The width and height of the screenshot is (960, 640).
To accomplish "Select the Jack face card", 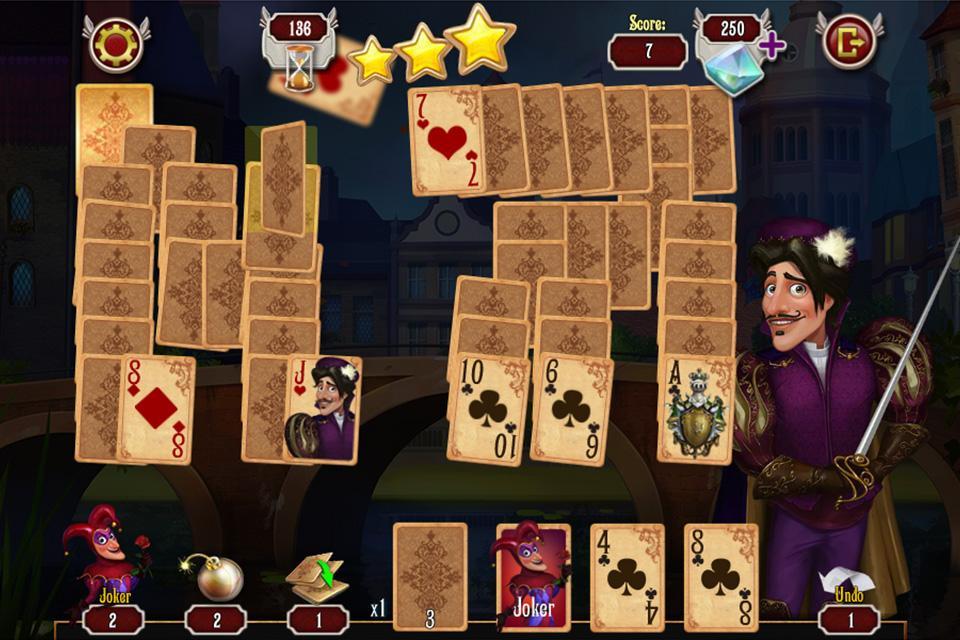I will point(324,409).
